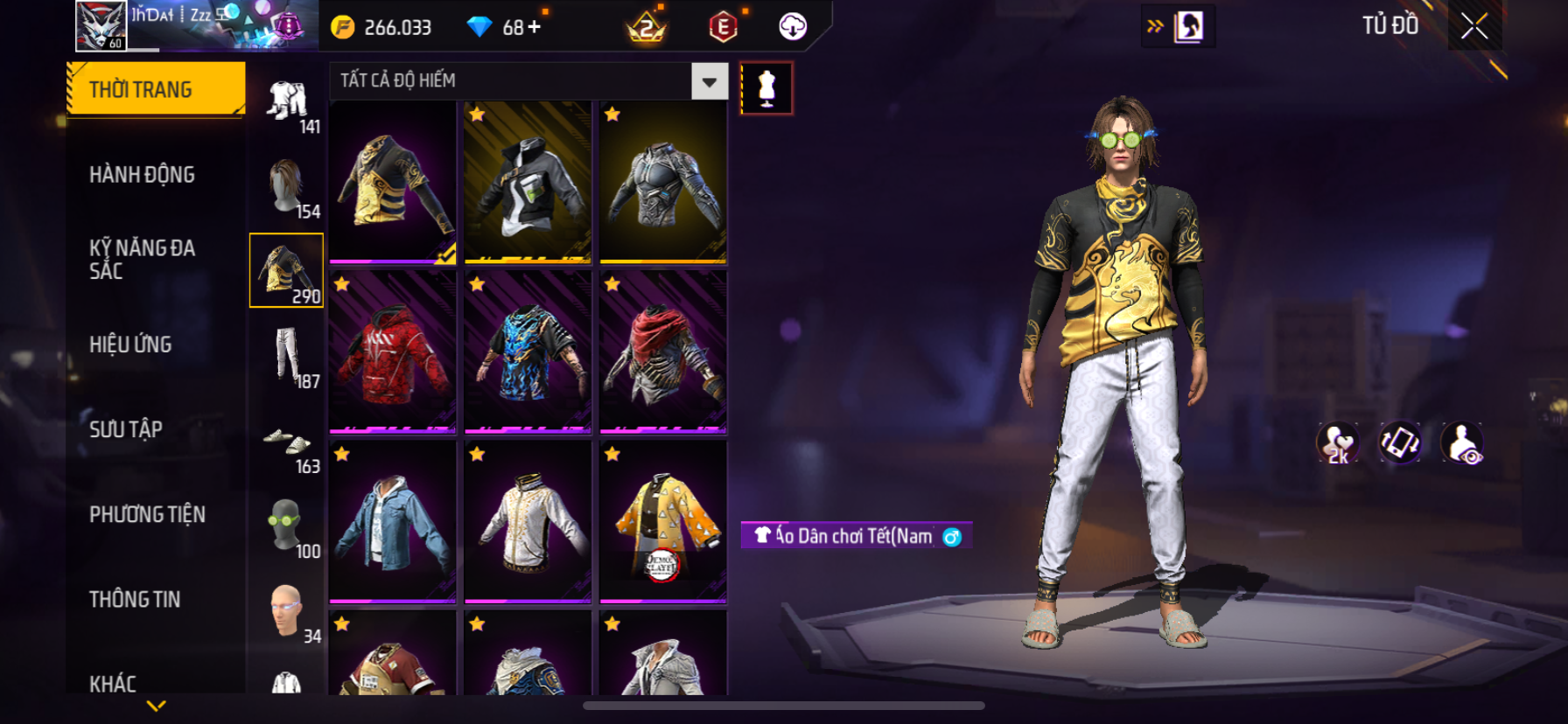Show the Phương Tiện tab

(x=148, y=514)
